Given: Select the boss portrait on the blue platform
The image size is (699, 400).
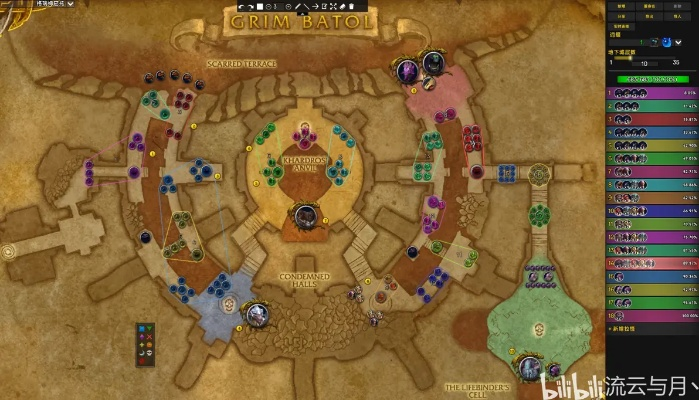Looking at the screenshot, I should coord(256,315).
